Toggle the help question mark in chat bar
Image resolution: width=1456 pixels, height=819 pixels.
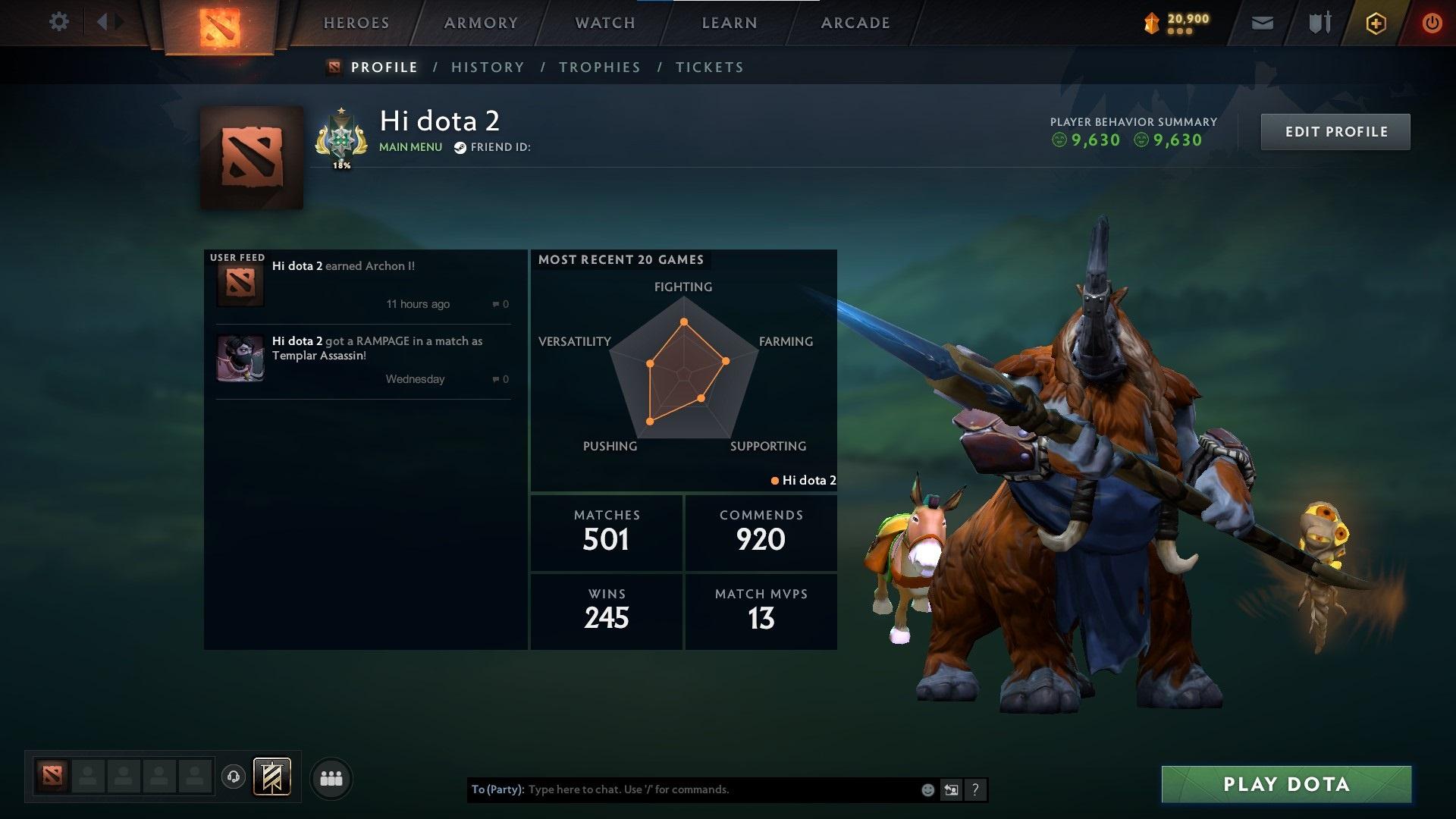975,789
